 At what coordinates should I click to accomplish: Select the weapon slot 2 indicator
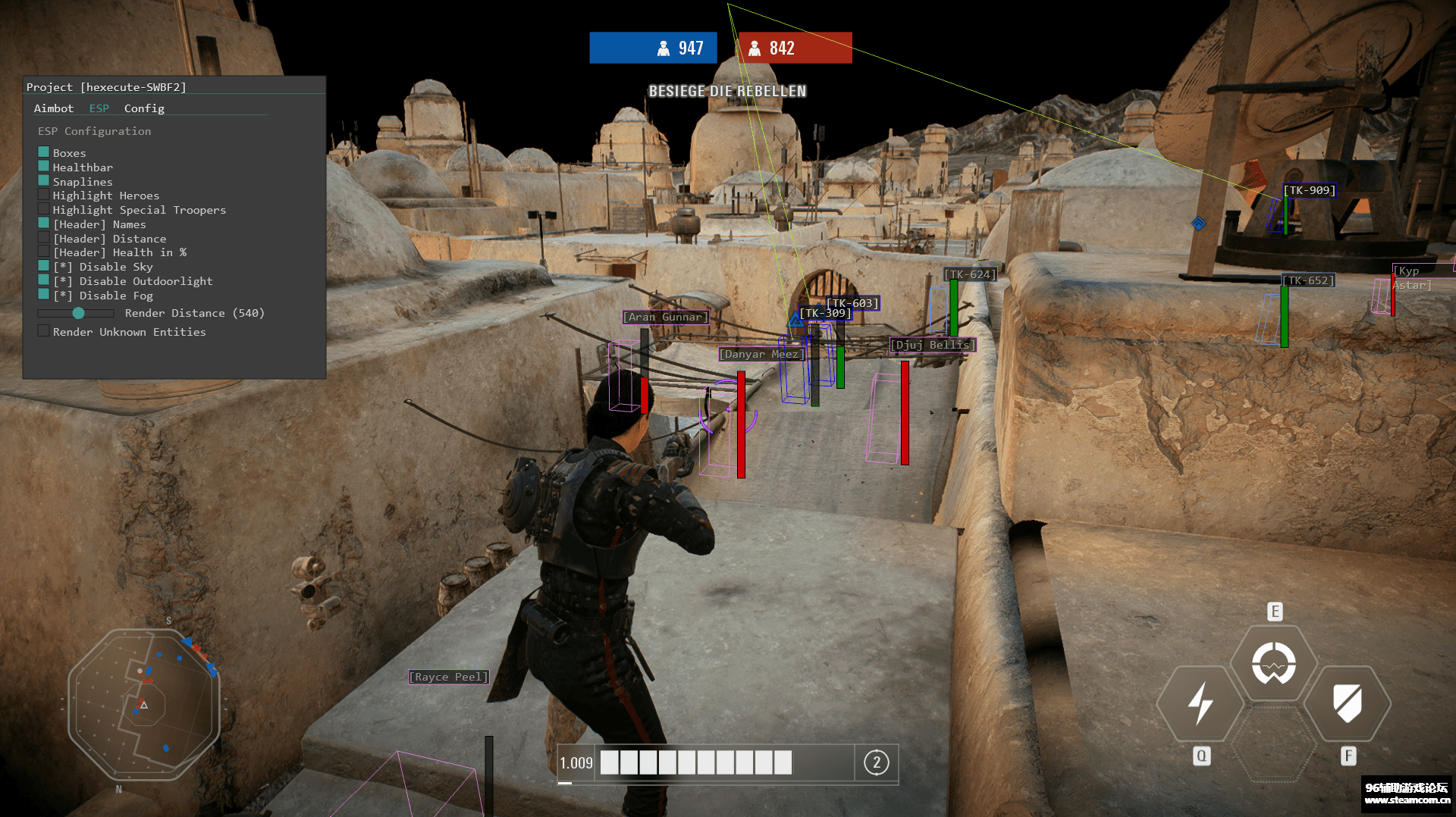877,762
